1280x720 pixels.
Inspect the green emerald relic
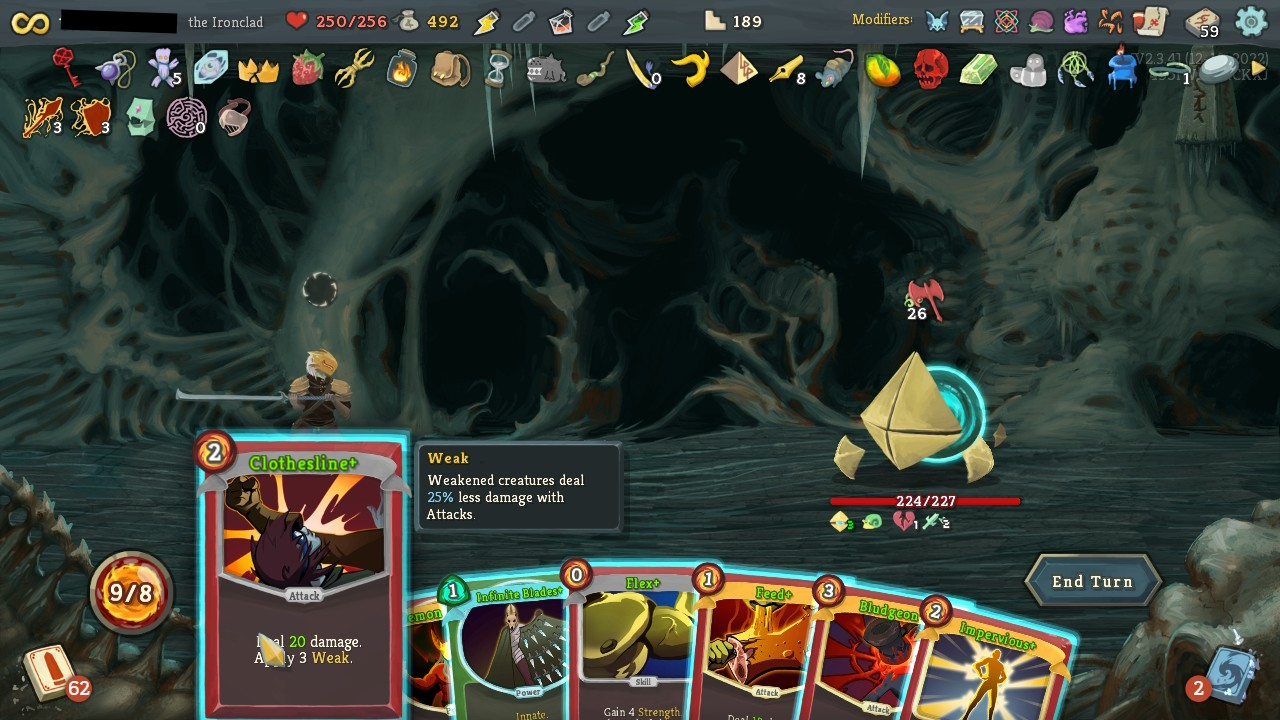tap(978, 69)
